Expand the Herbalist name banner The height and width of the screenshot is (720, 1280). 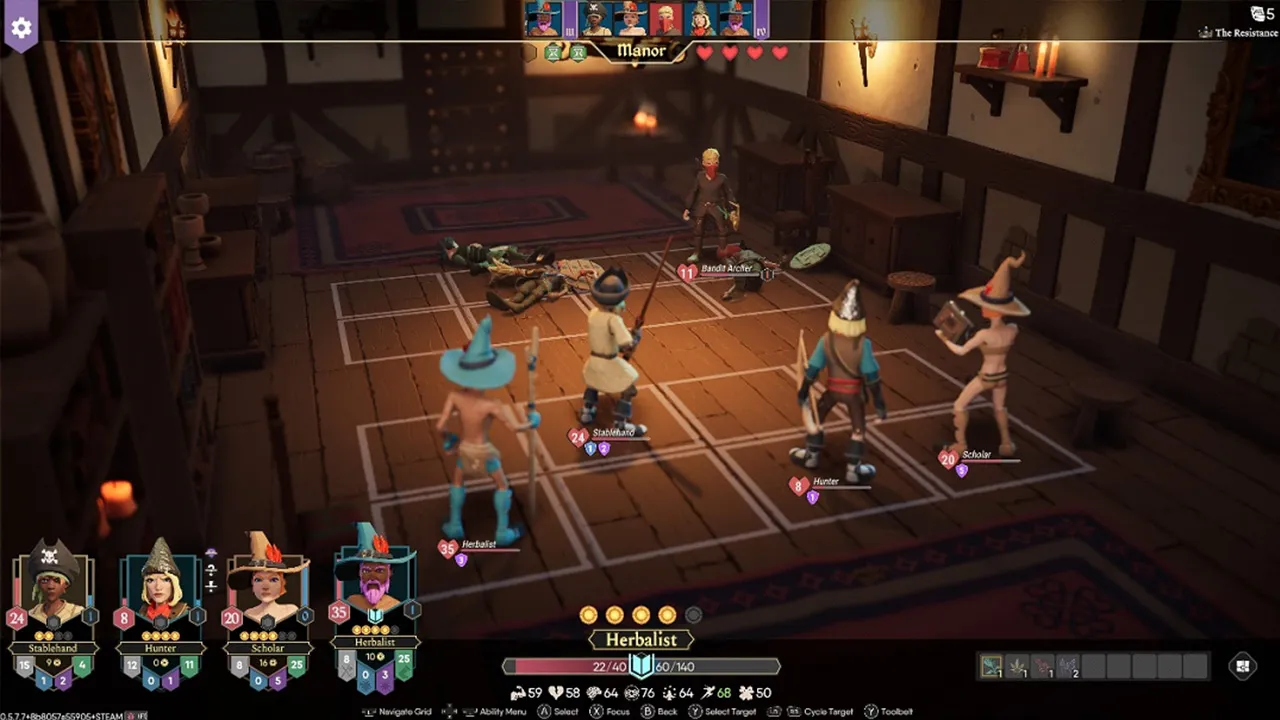[x=640, y=640]
